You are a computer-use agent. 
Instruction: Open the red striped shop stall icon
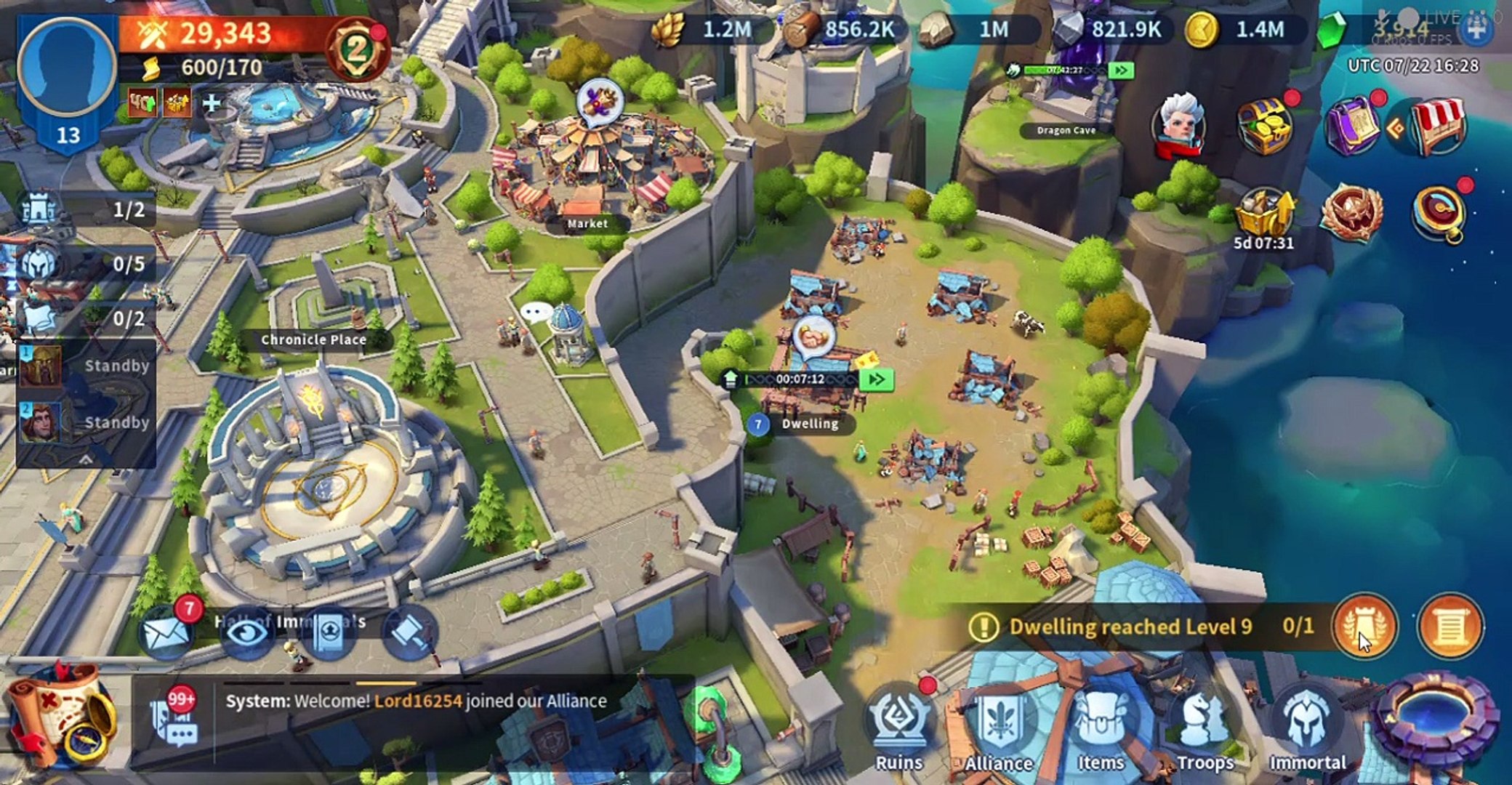point(1436,125)
